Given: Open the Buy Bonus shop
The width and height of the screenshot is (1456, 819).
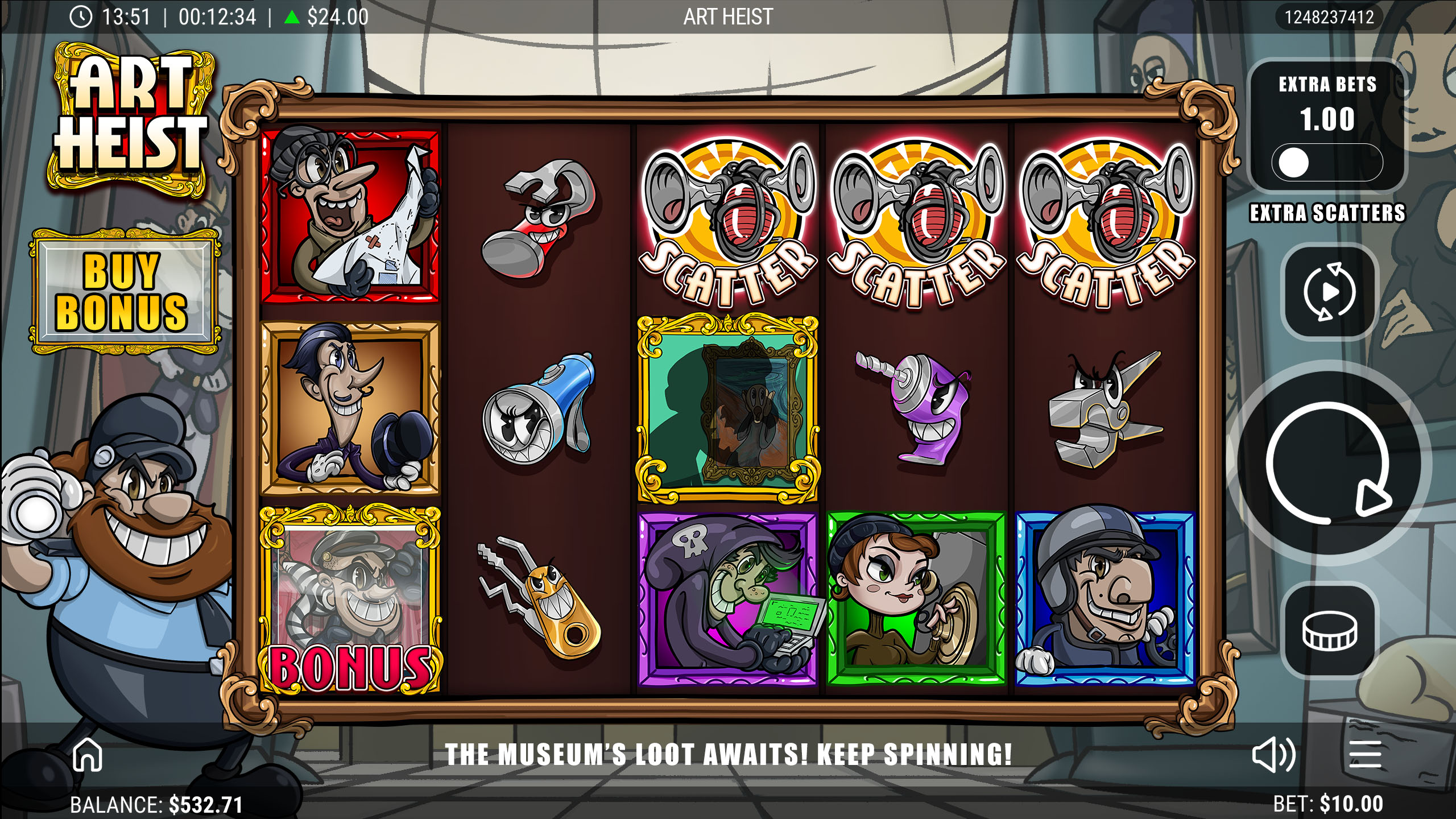Looking at the screenshot, I should [123, 291].
